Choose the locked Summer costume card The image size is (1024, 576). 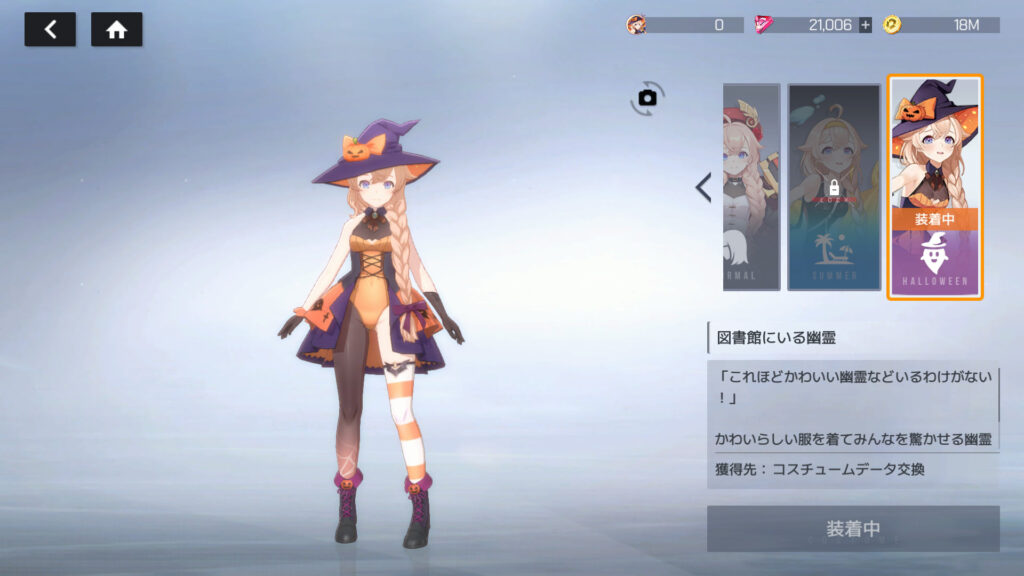[834, 187]
